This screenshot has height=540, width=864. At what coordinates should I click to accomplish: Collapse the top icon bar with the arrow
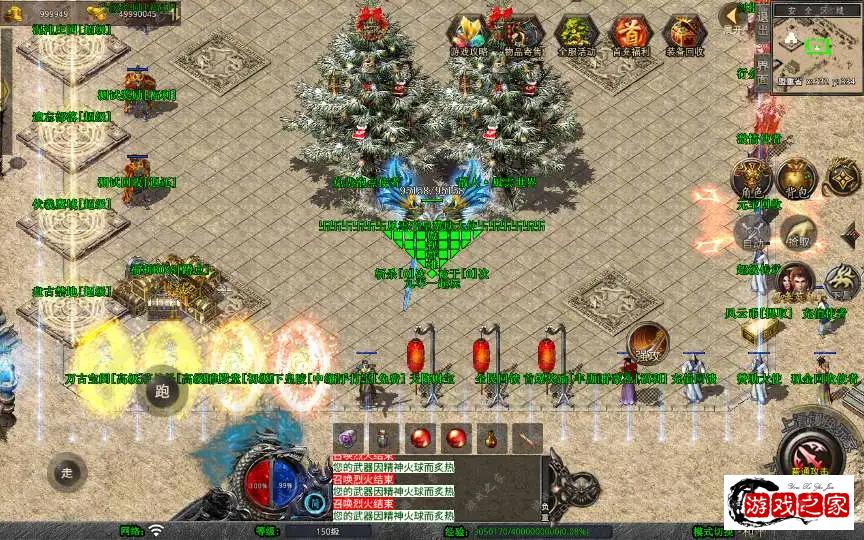pyautogui.click(x=734, y=20)
